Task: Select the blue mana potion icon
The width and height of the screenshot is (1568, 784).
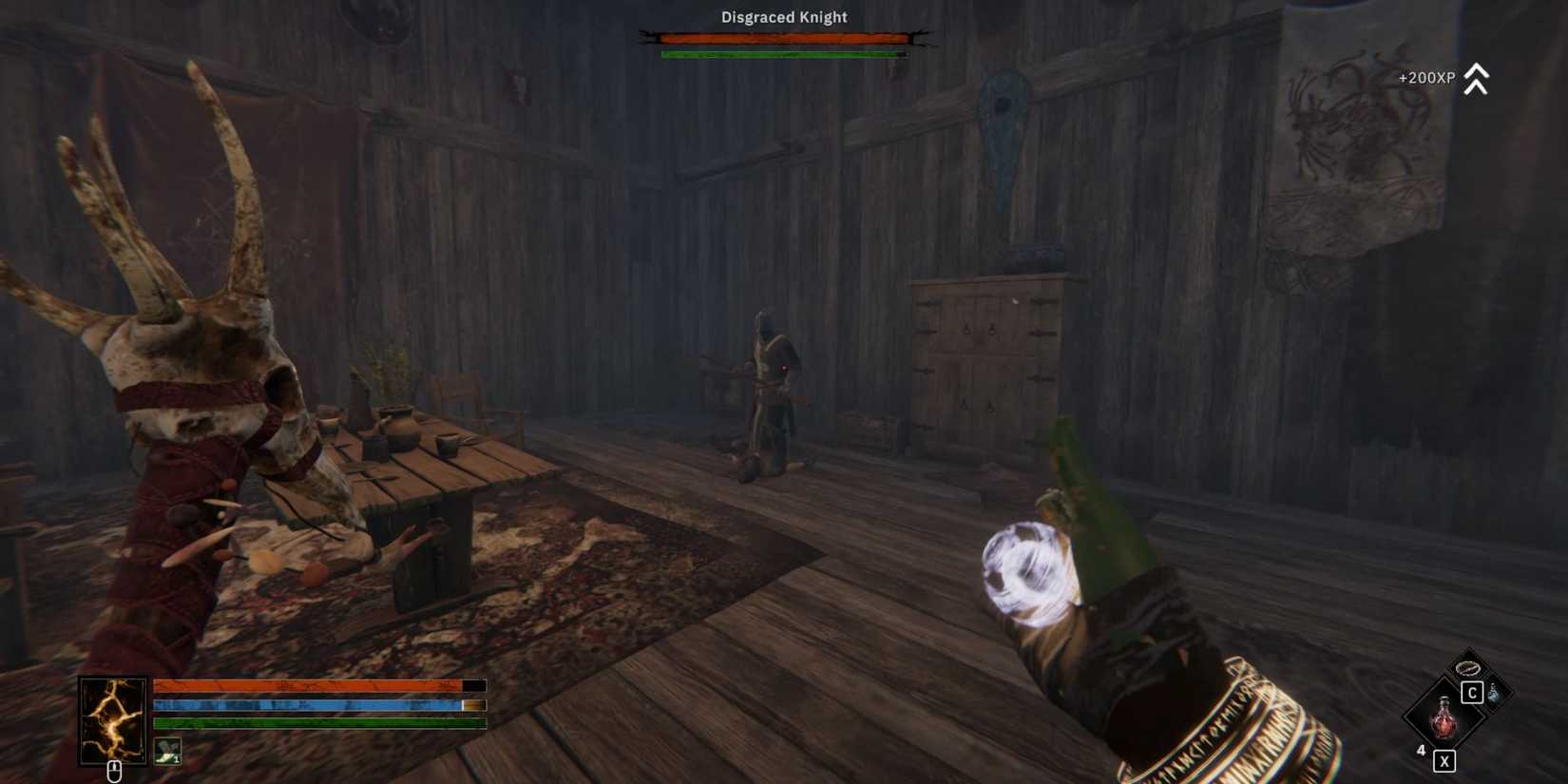Action: [1496, 693]
